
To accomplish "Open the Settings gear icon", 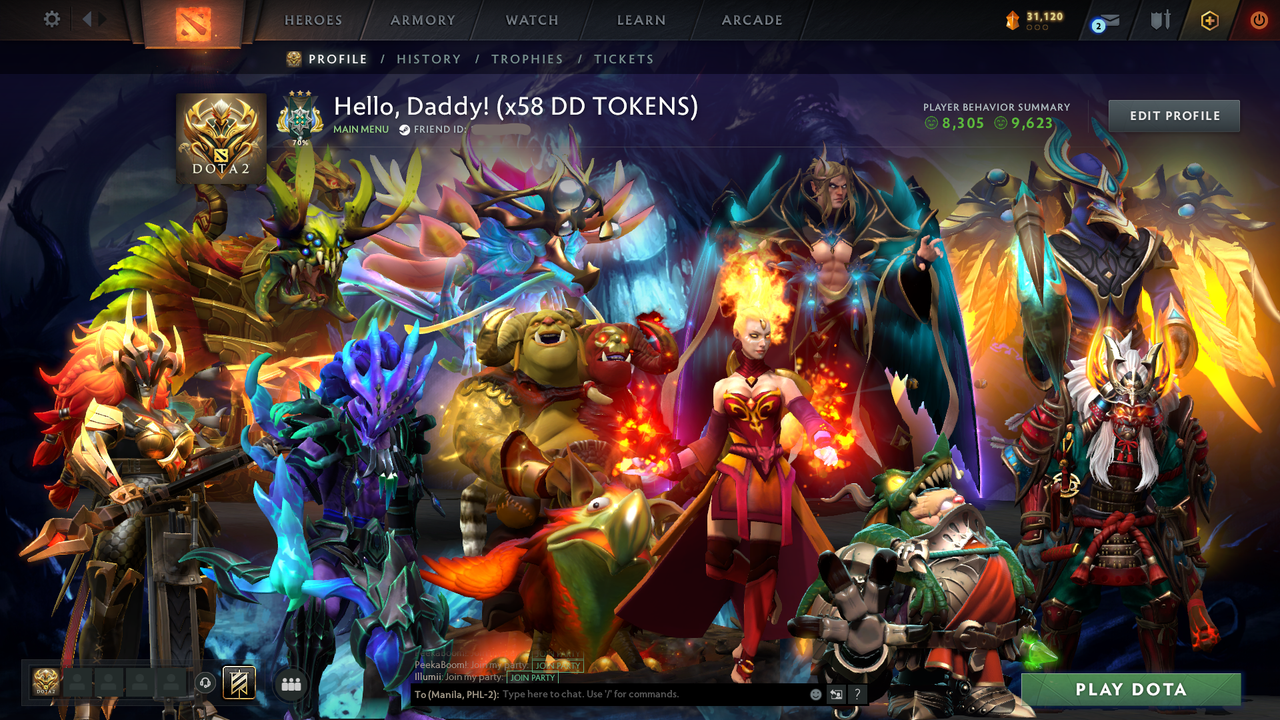I will 52,19.
